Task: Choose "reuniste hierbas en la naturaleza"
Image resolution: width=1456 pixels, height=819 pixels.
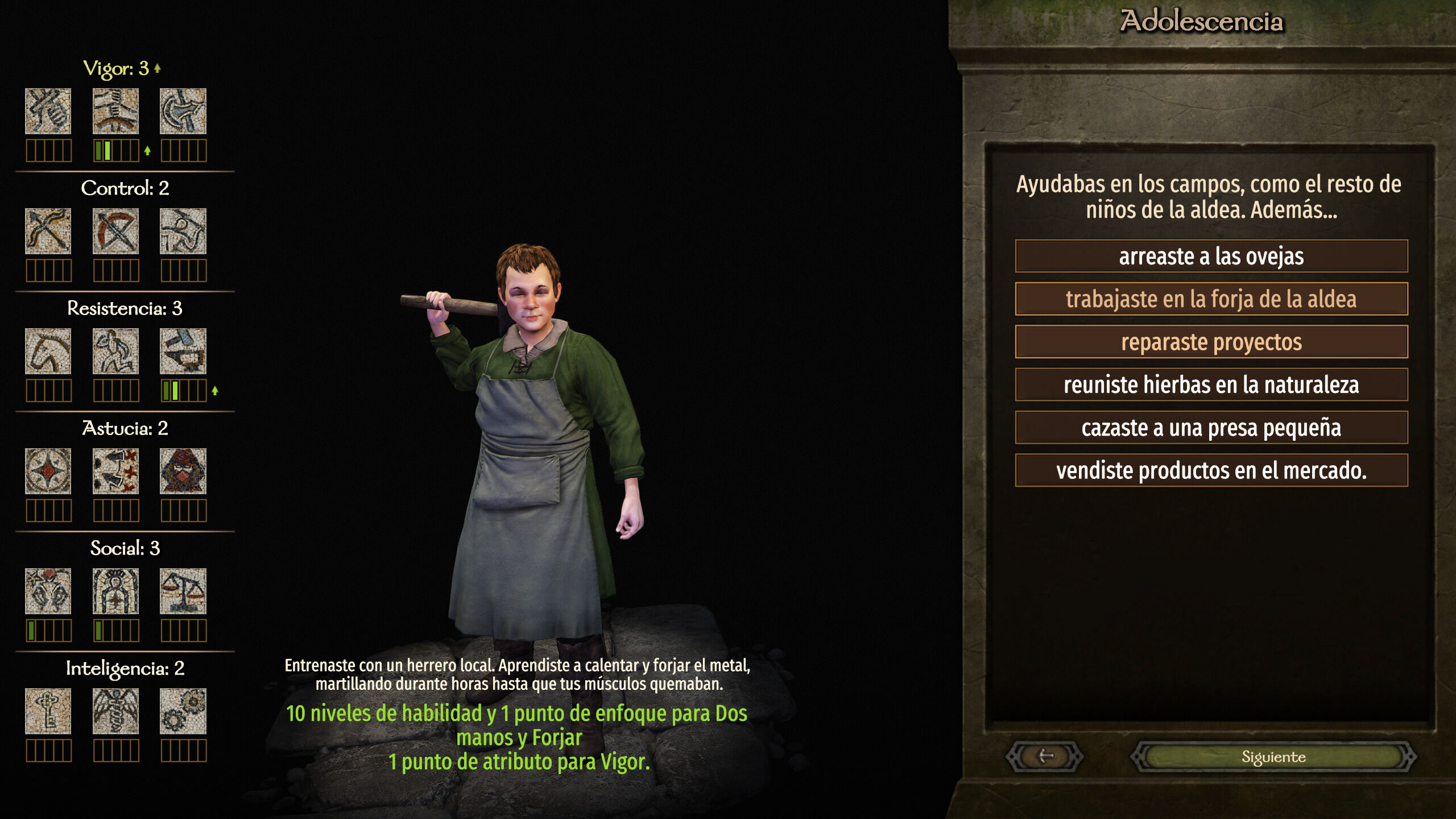Action: coord(1211,384)
